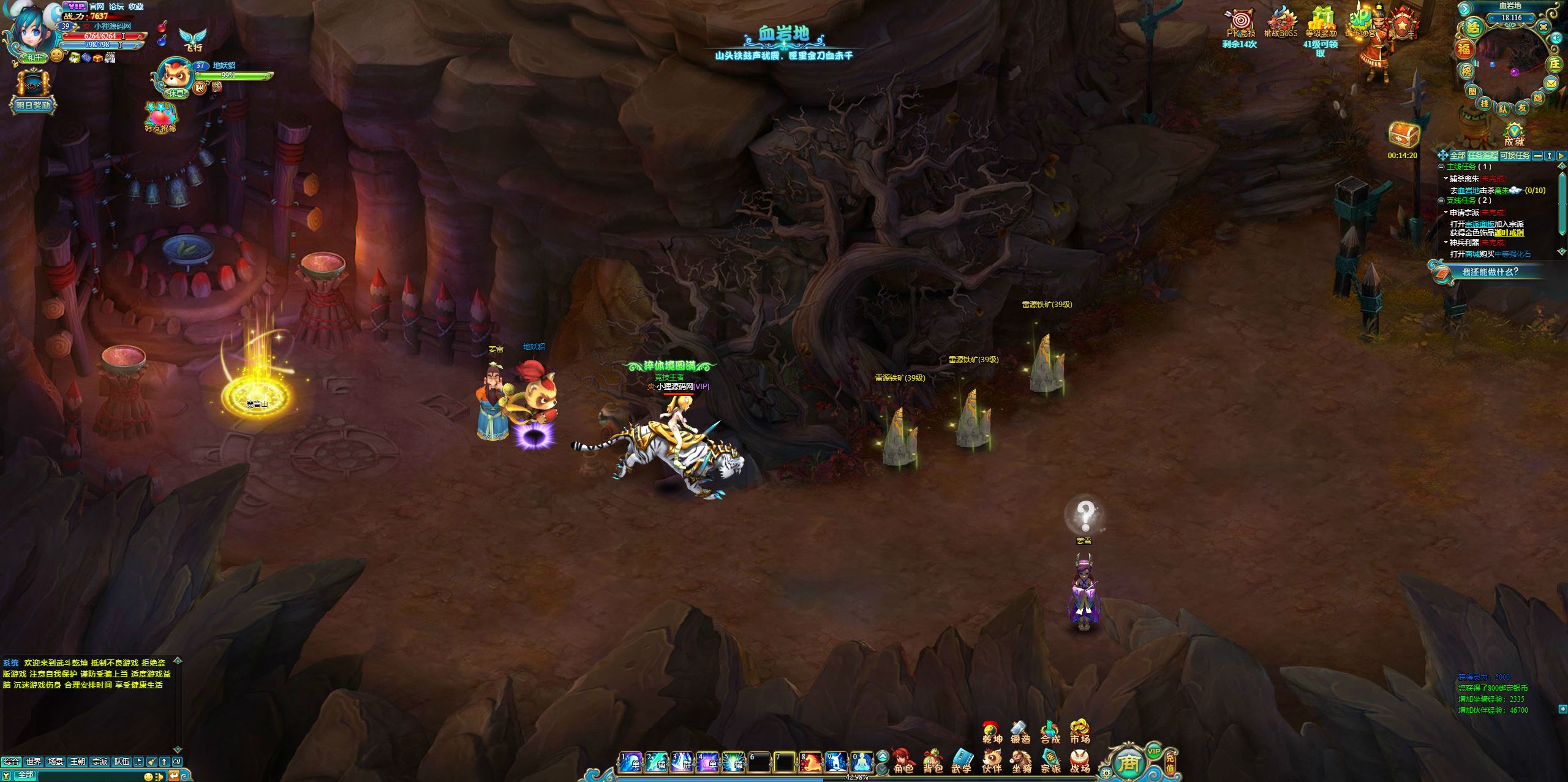Open the 挑战BOSS dragon icon
Screen dimensions: 1568x782
tap(1281, 23)
